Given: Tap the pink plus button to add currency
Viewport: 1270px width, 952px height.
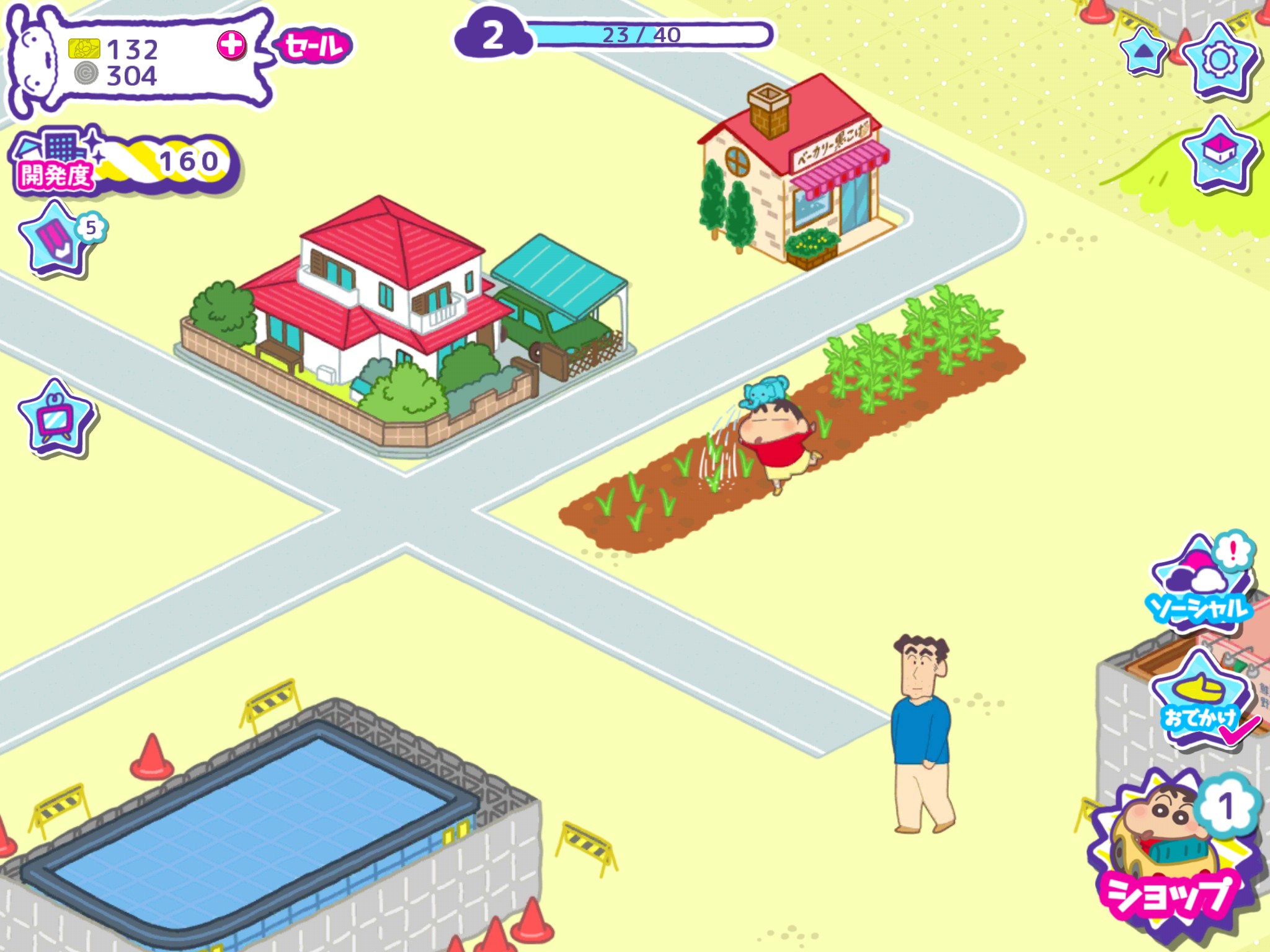Looking at the screenshot, I should [x=231, y=45].
